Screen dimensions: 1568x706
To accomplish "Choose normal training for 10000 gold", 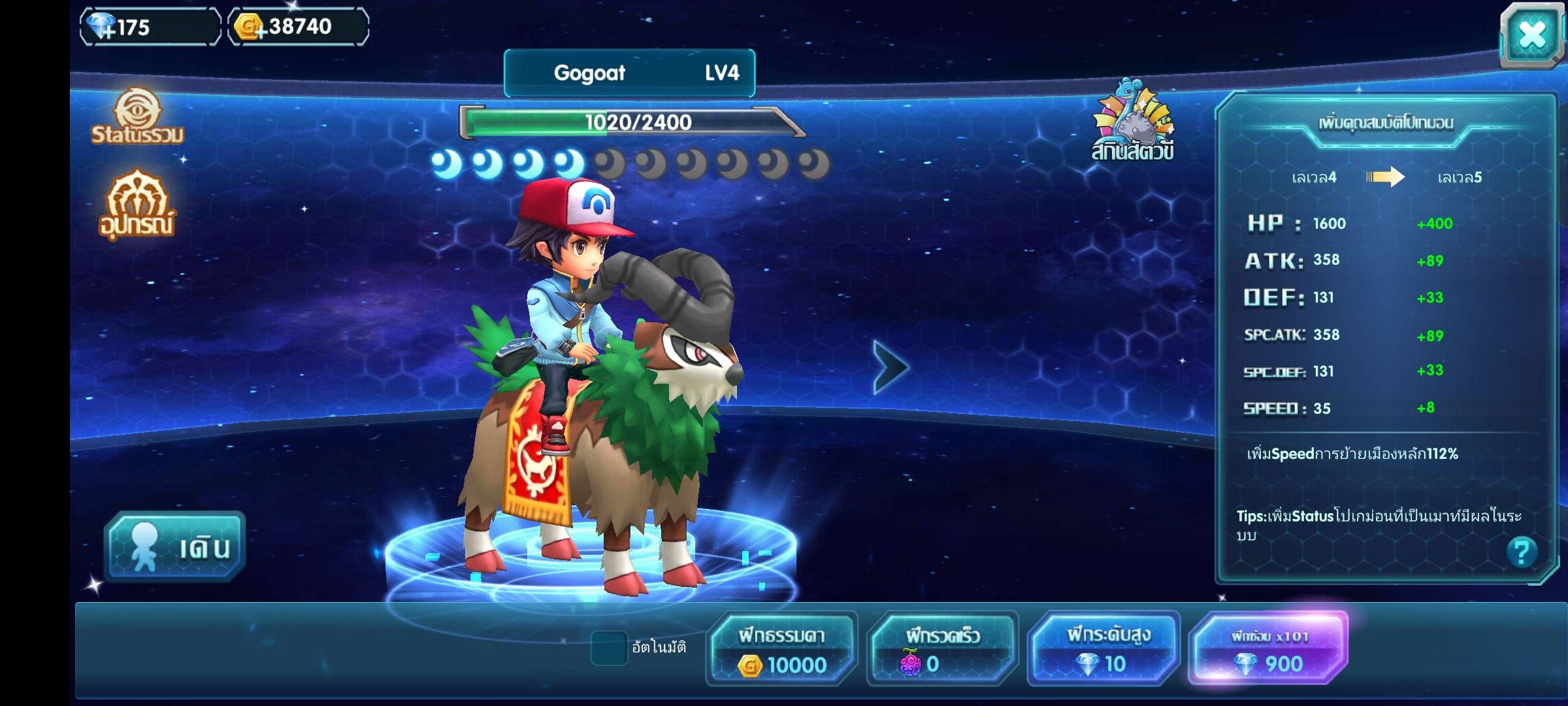I will coord(781,649).
